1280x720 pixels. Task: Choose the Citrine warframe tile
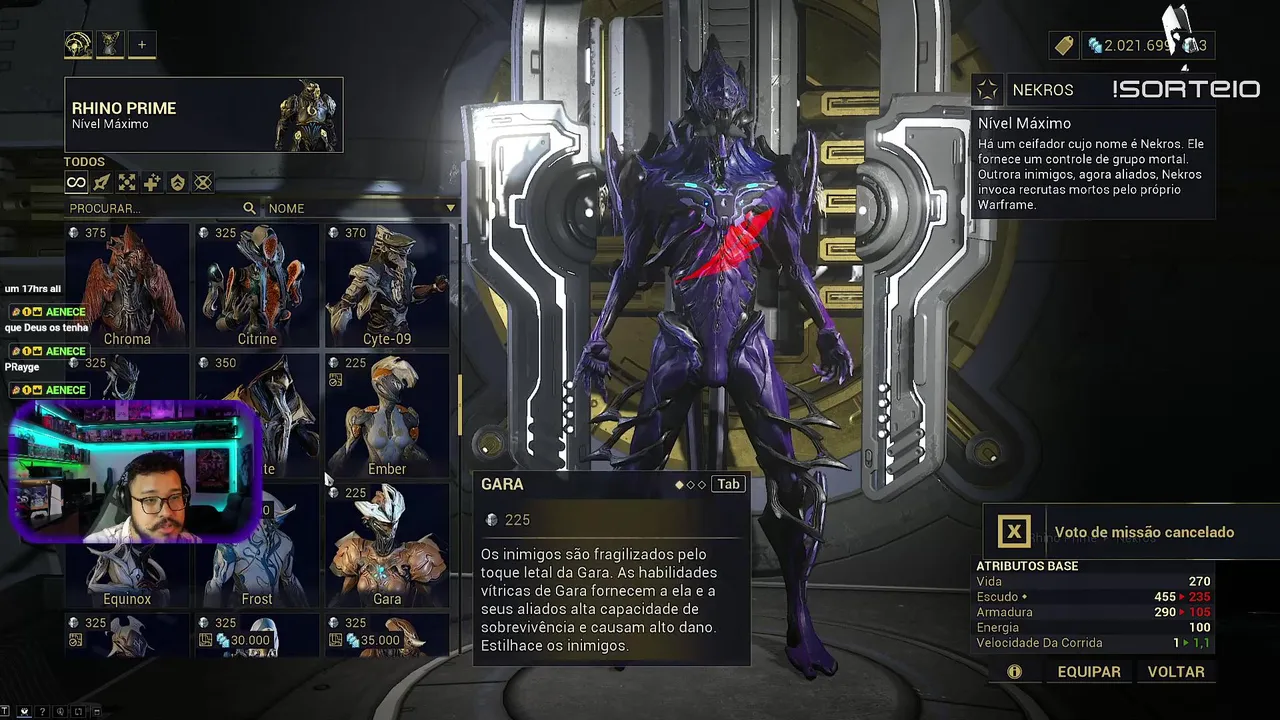point(257,286)
